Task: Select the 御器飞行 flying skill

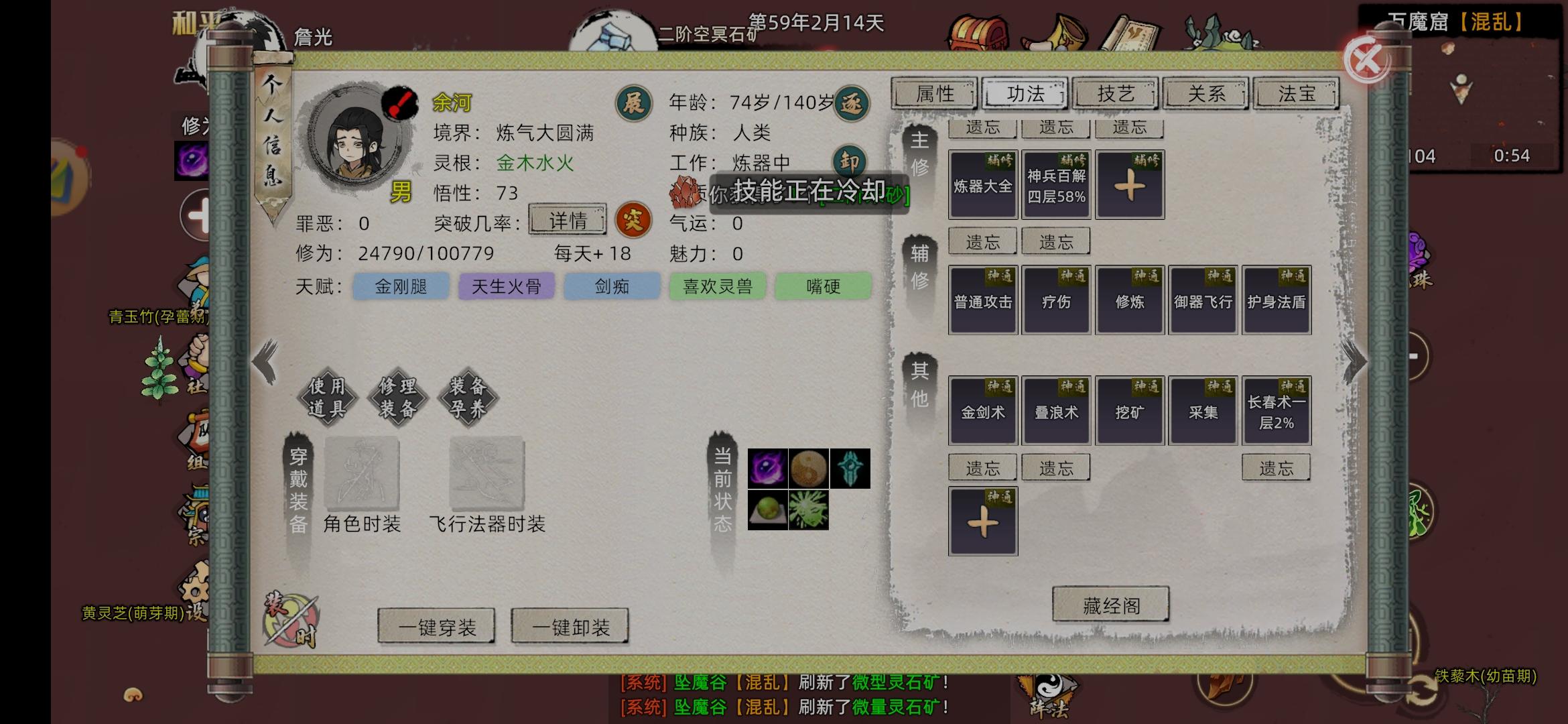Action: pyautogui.click(x=1203, y=298)
